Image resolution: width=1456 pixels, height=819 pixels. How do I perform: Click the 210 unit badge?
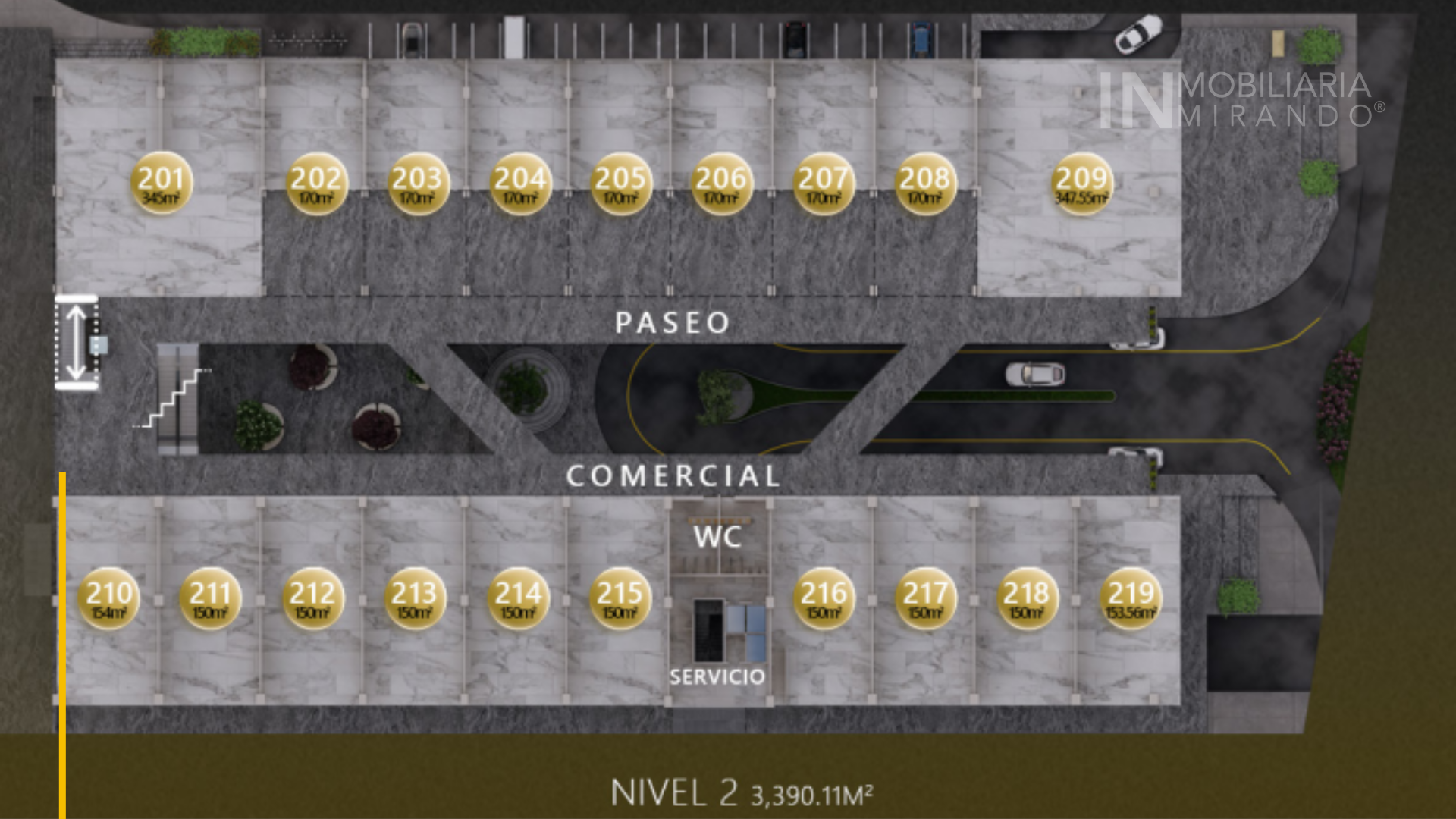click(108, 598)
